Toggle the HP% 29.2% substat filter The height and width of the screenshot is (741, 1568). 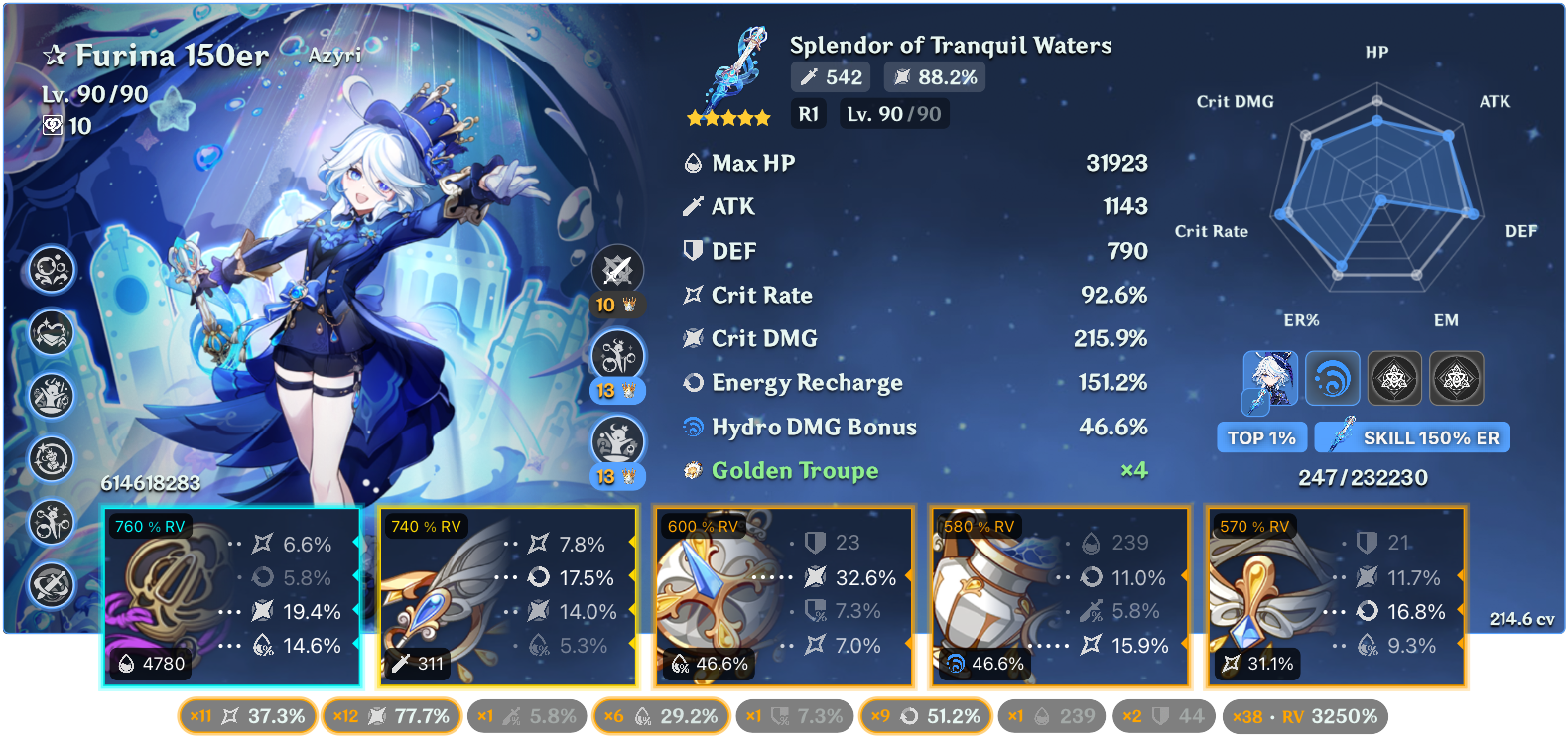pyautogui.click(x=661, y=716)
